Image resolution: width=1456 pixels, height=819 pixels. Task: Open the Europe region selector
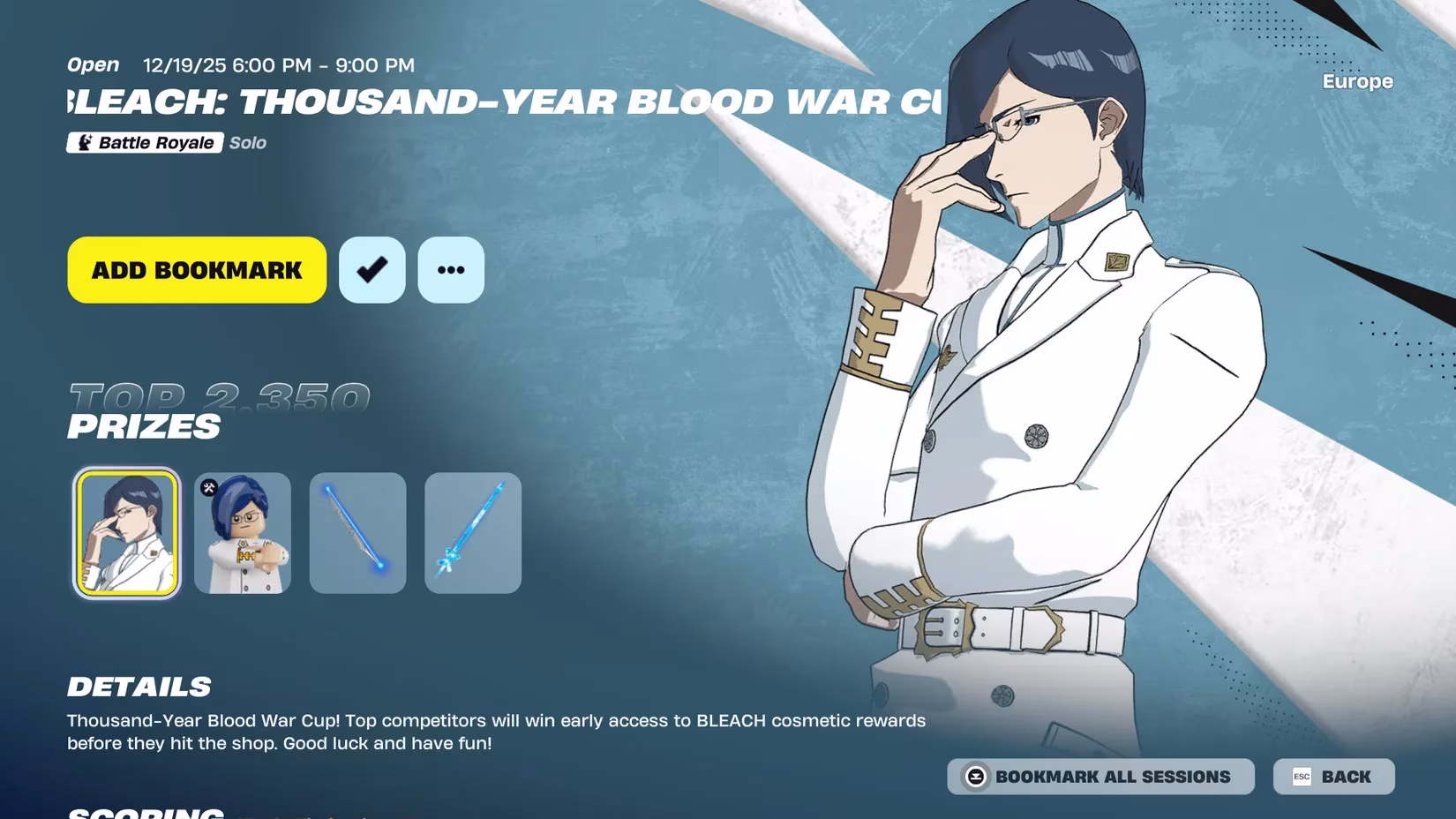point(1356,82)
